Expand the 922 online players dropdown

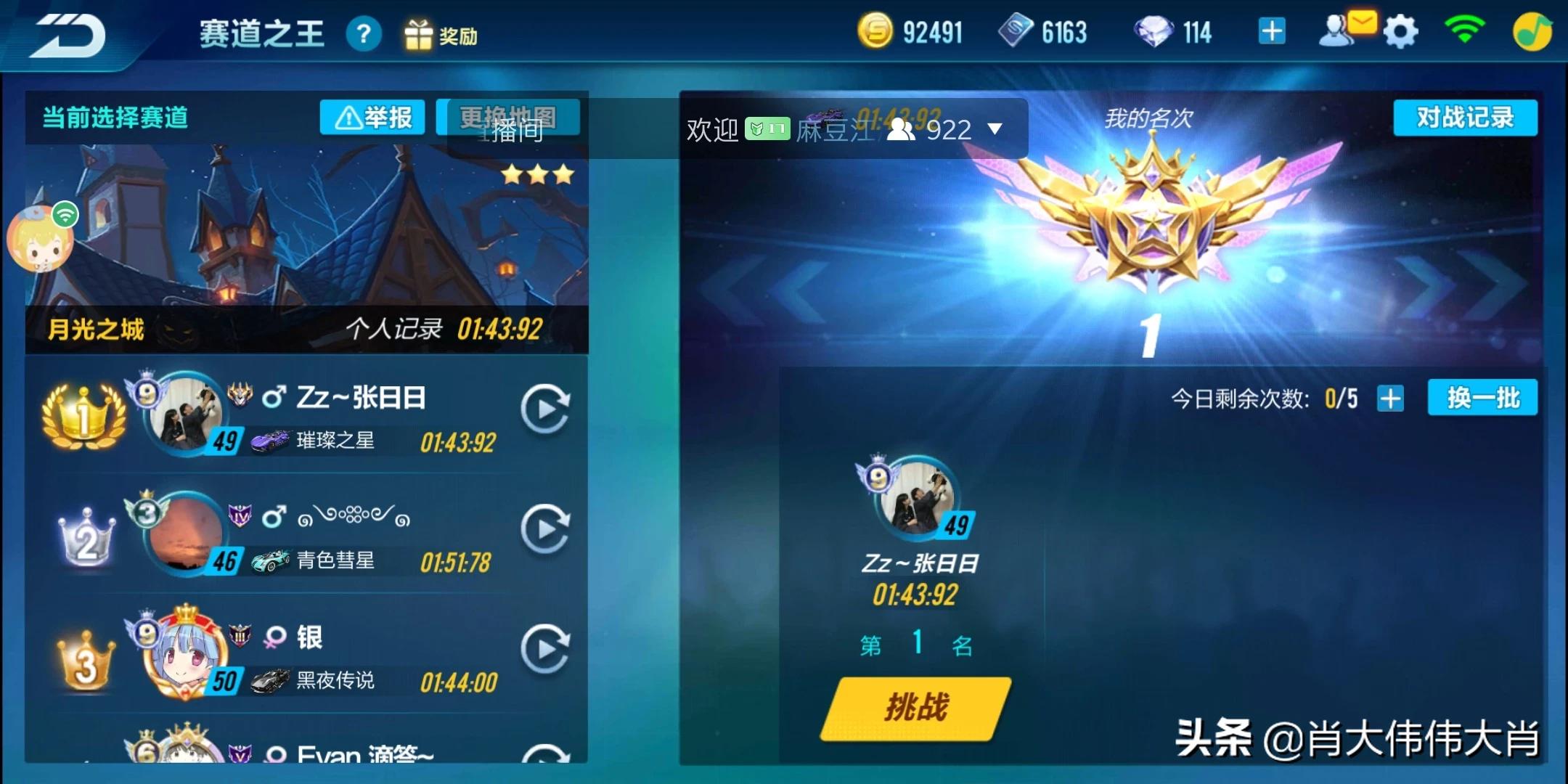pos(995,128)
